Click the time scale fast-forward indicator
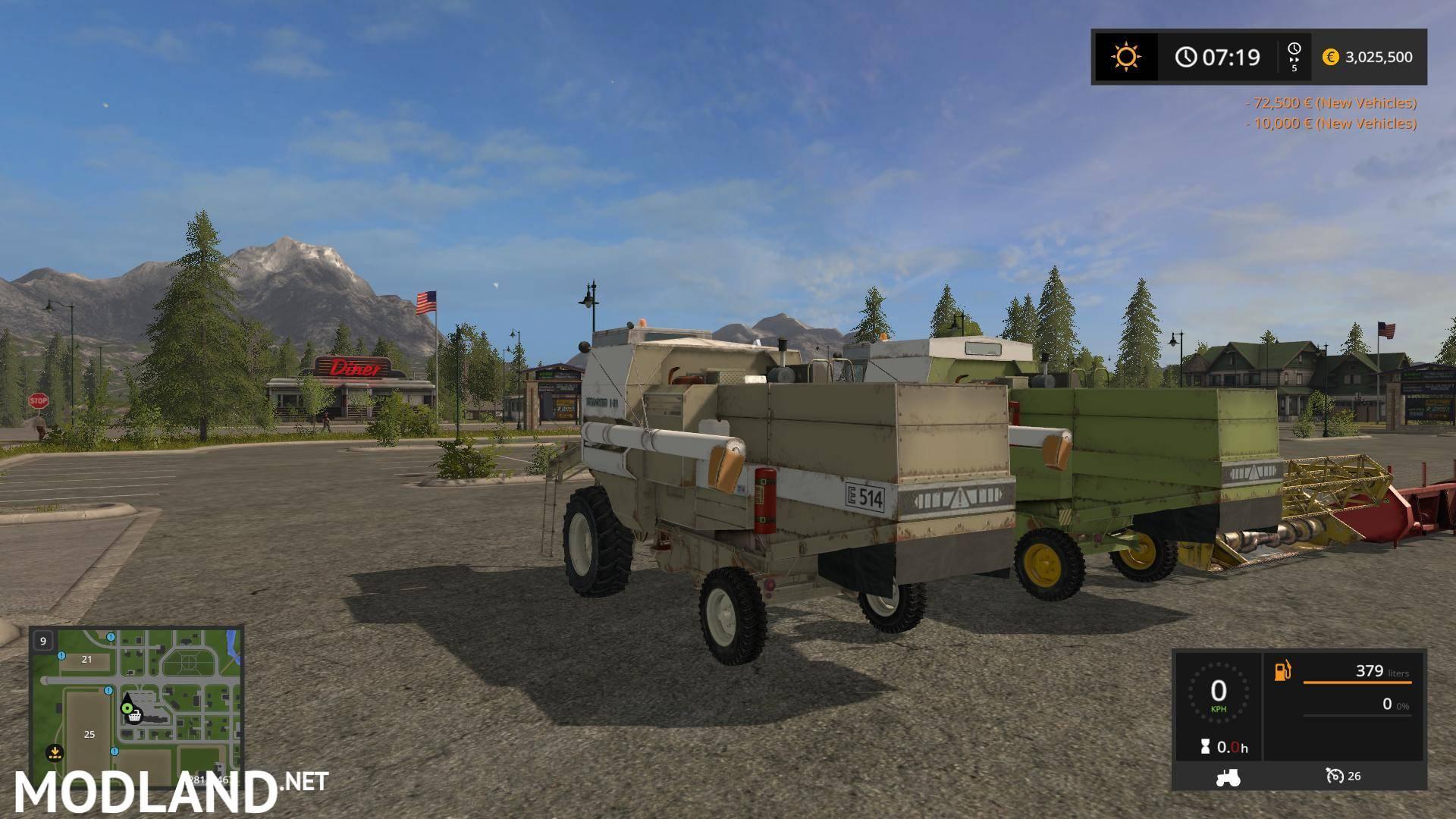Viewport: 1456px width, 819px height. pyautogui.click(x=1294, y=57)
